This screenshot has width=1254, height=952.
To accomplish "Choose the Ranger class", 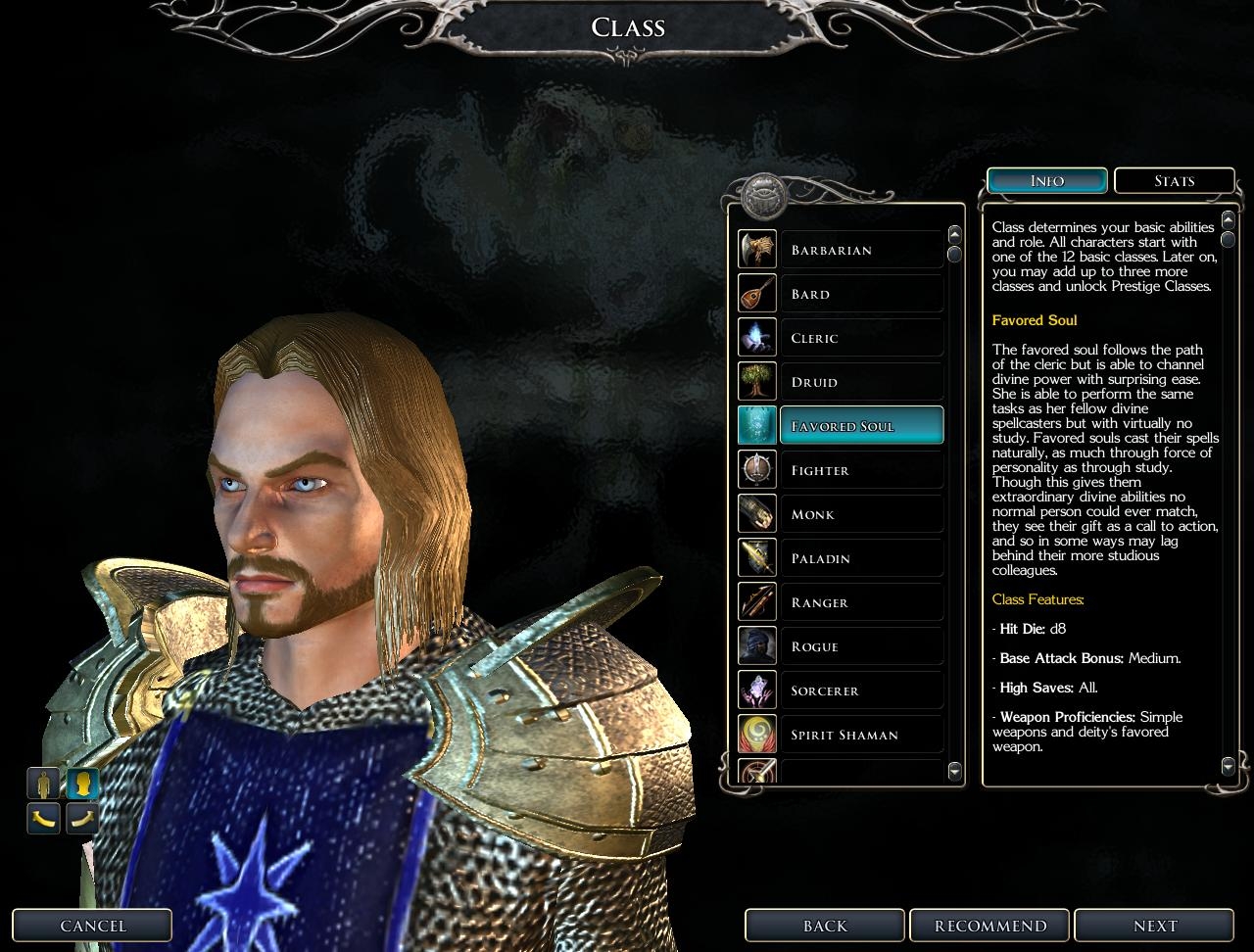I will point(861,602).
